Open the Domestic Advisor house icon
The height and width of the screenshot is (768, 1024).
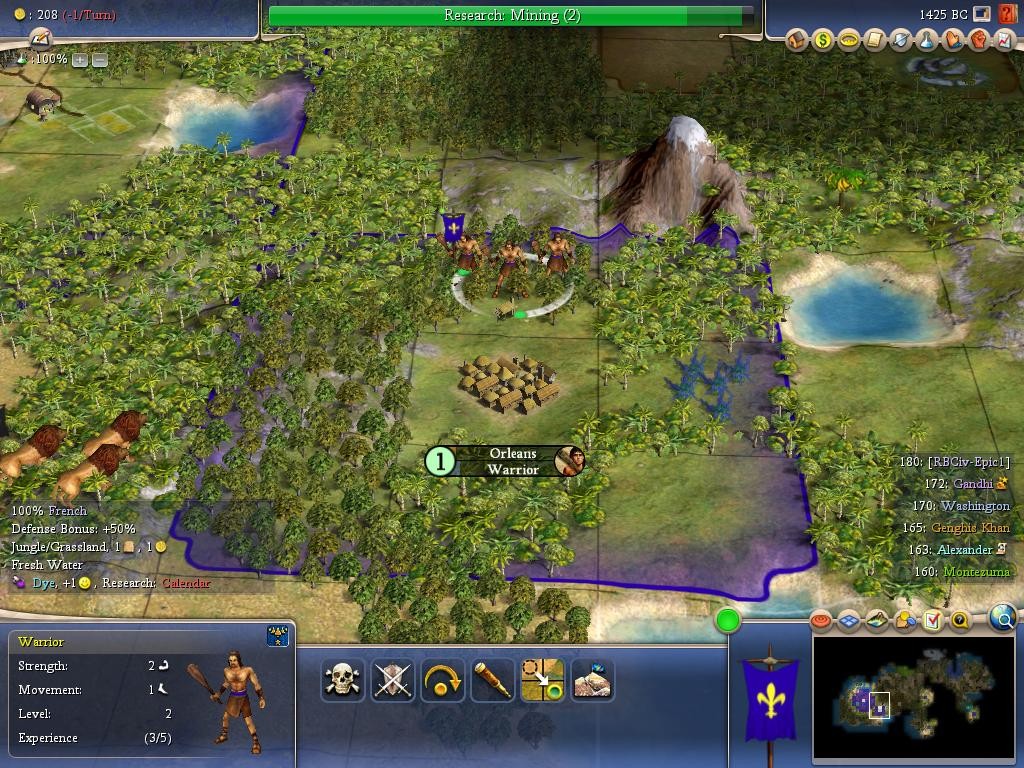[797, 40]
